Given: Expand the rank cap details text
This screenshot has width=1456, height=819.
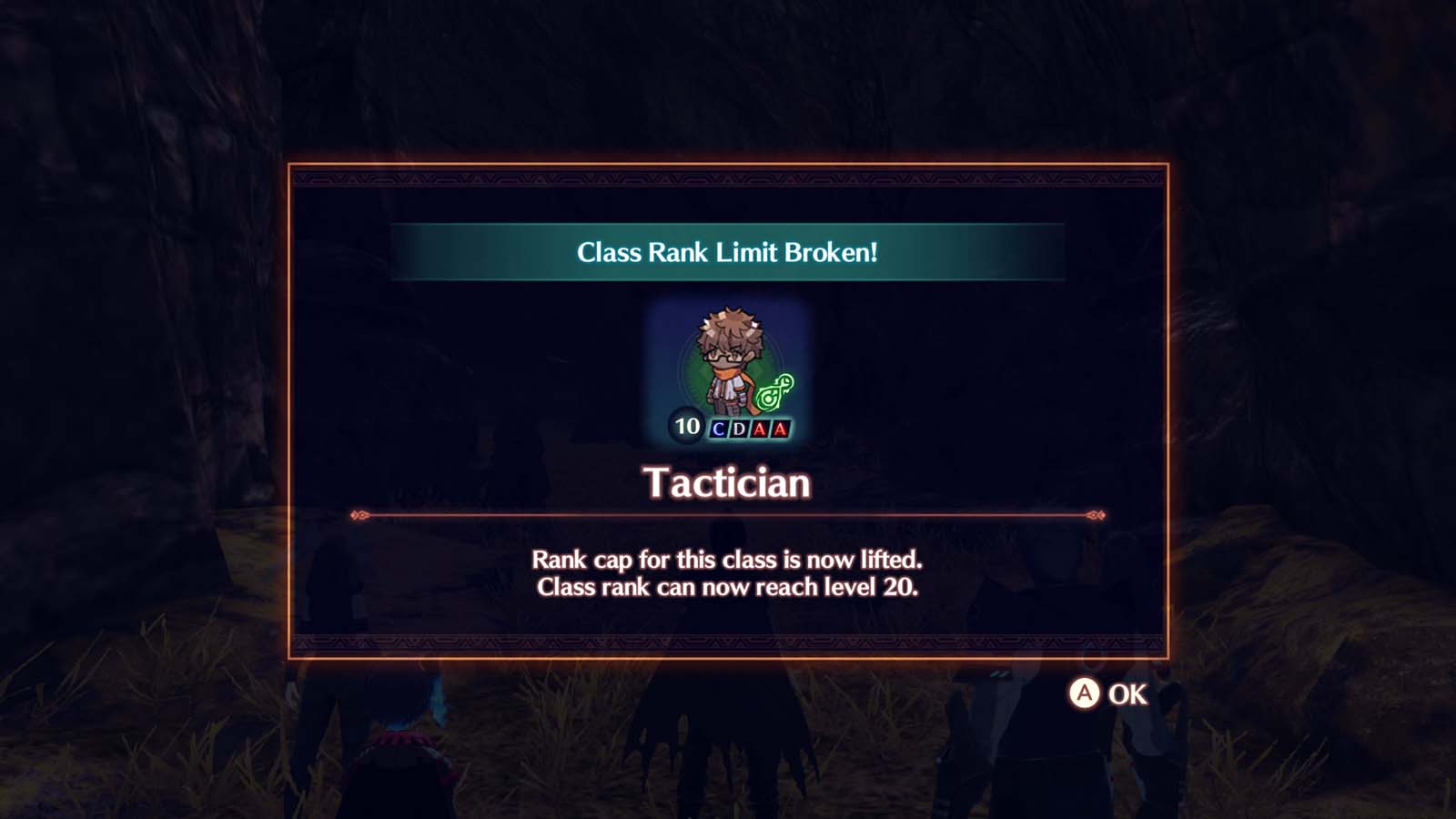Looking at the screenshot, I should [727, 573].
